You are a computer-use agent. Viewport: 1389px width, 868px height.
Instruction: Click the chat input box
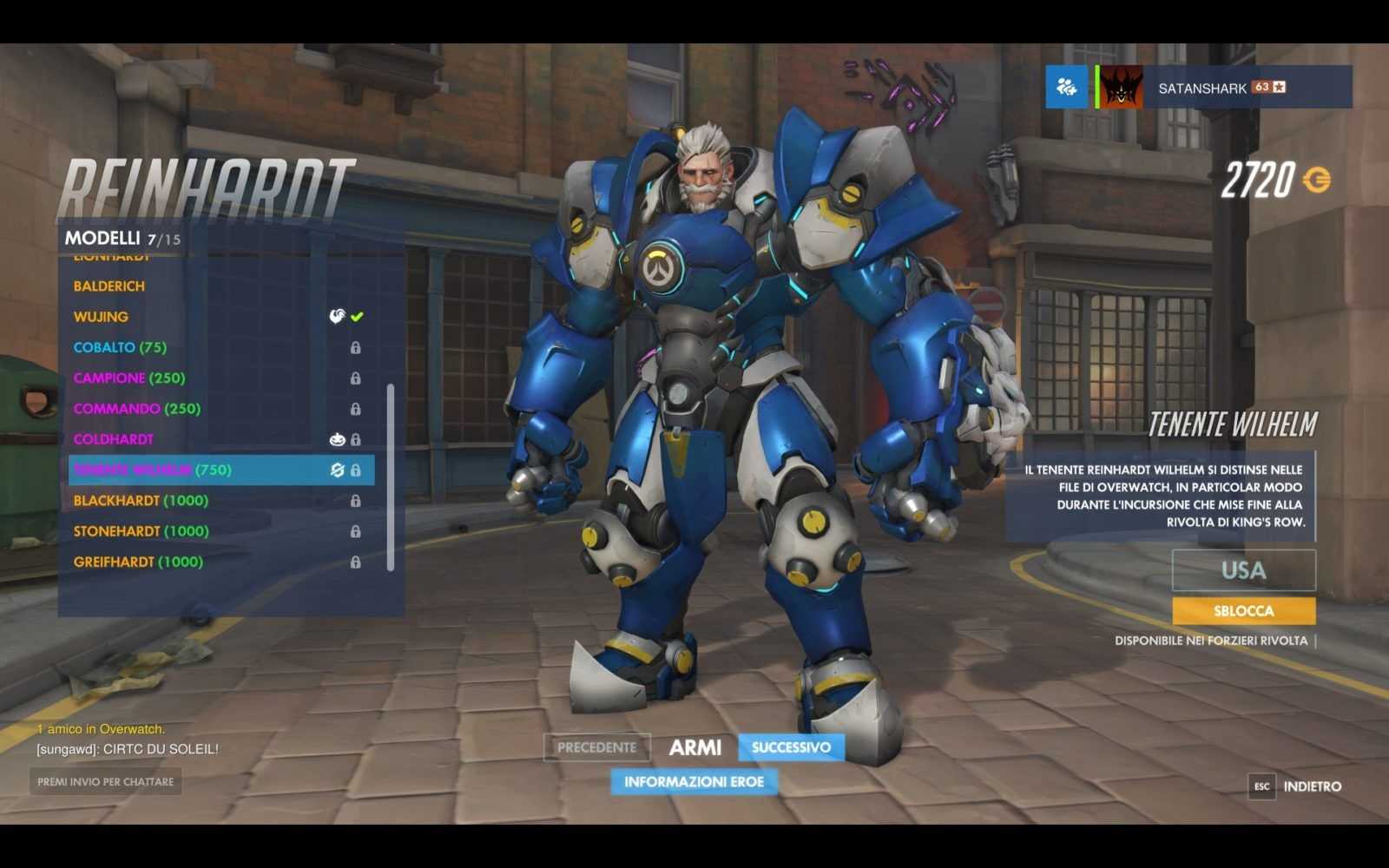(x=105, y=782)
